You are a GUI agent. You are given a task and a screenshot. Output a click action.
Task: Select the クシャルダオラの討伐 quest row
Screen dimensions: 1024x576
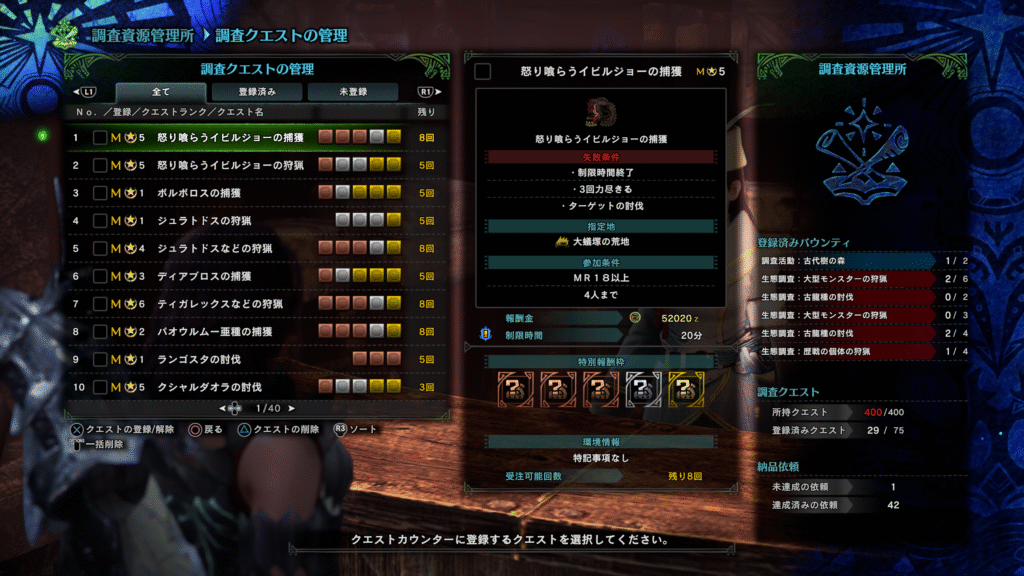210,387
